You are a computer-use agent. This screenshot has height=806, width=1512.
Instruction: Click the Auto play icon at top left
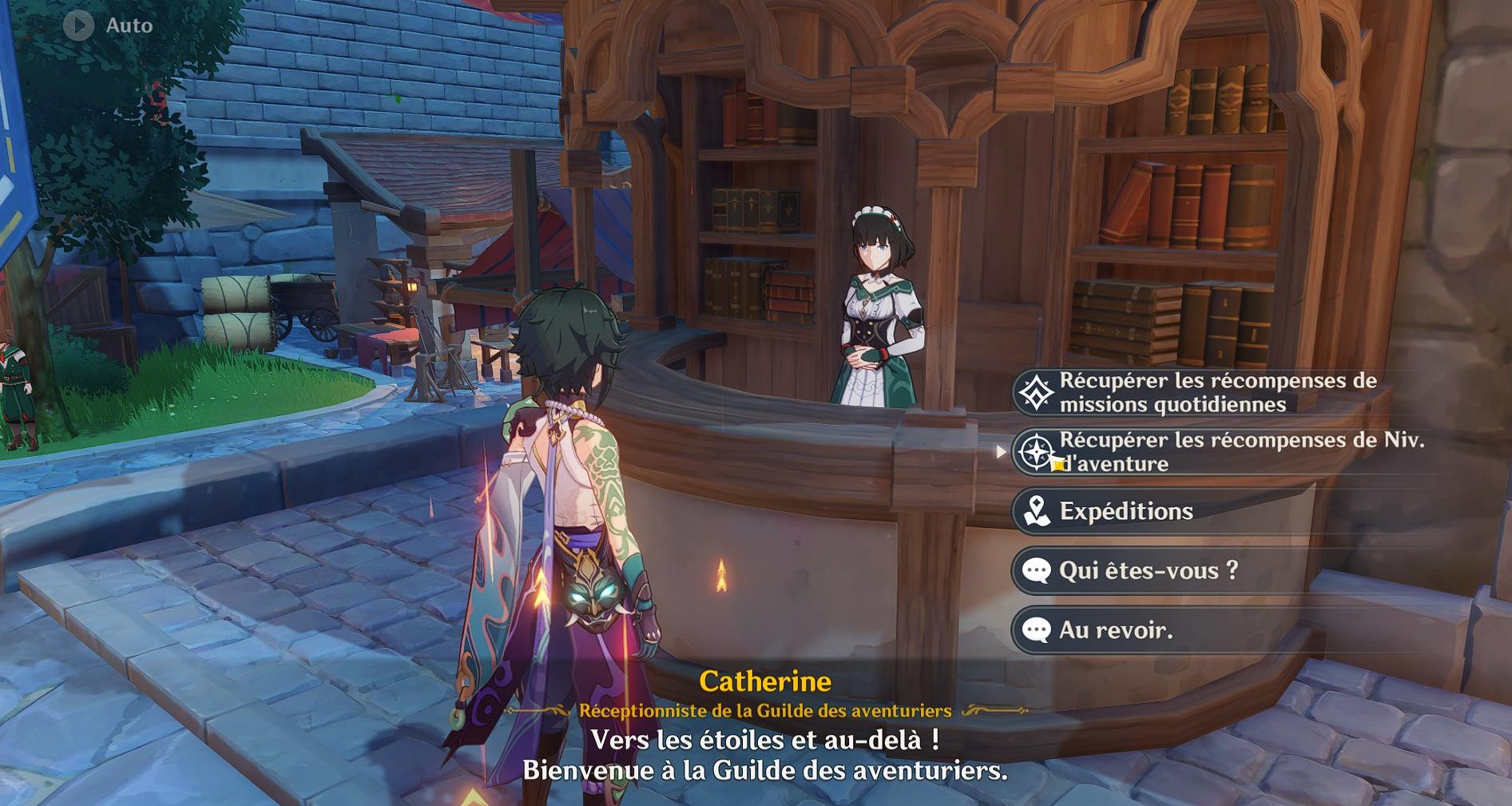(77, 24)
